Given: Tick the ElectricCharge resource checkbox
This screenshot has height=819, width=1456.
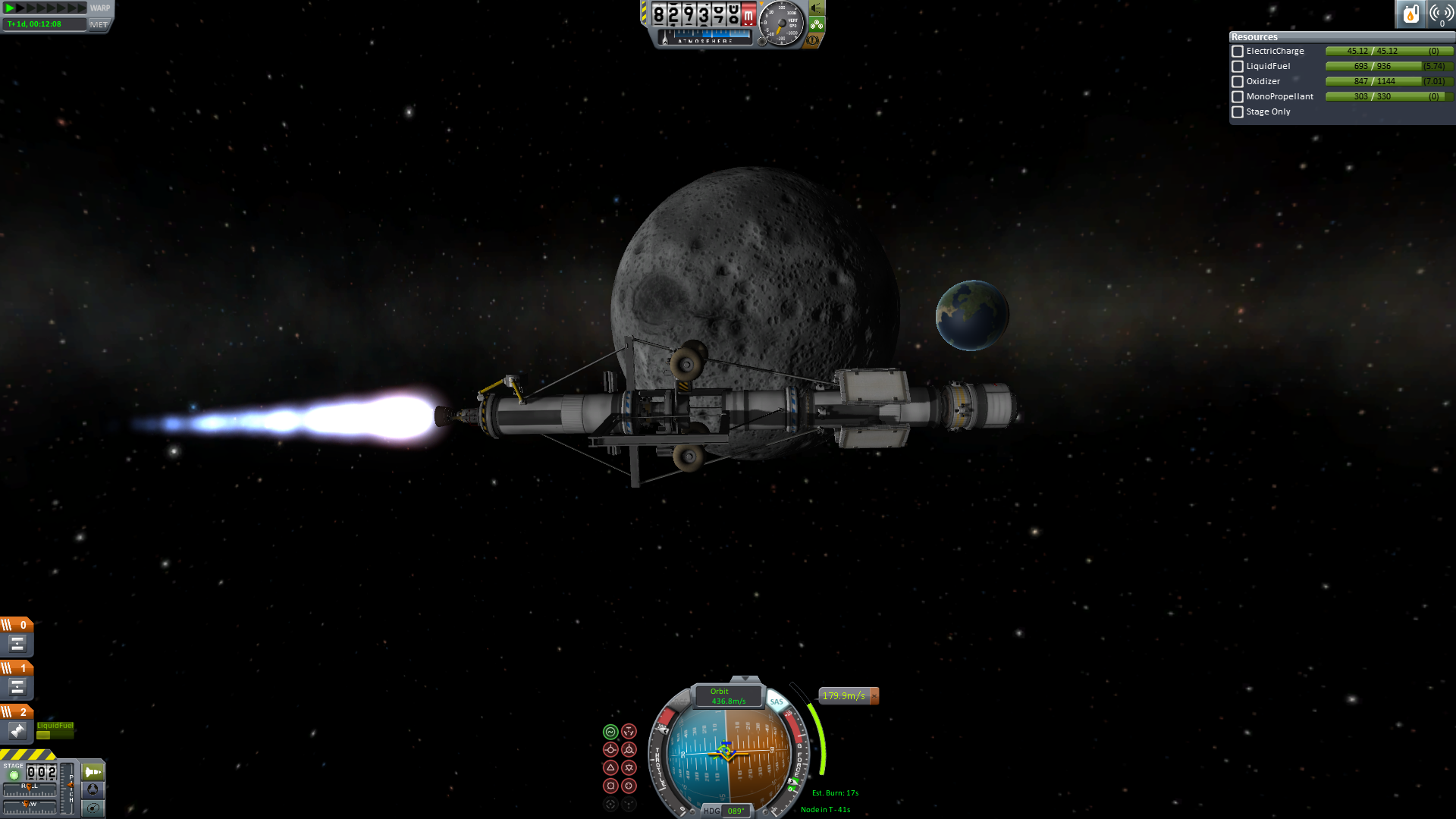Looking at the screenshot, I should point(1238,52).
